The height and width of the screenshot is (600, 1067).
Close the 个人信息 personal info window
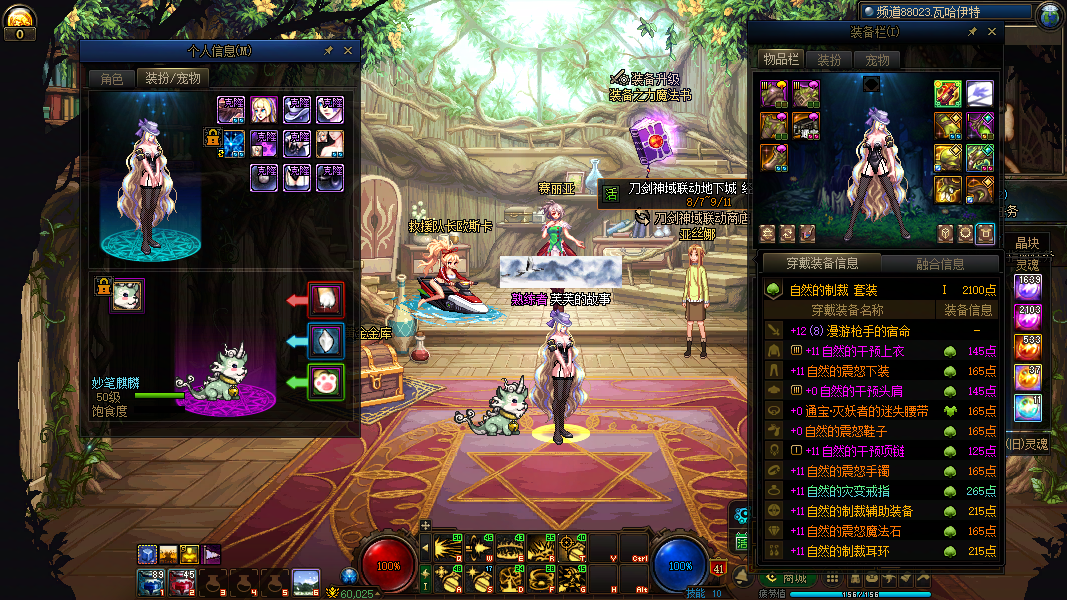click(x=348, y=50)
